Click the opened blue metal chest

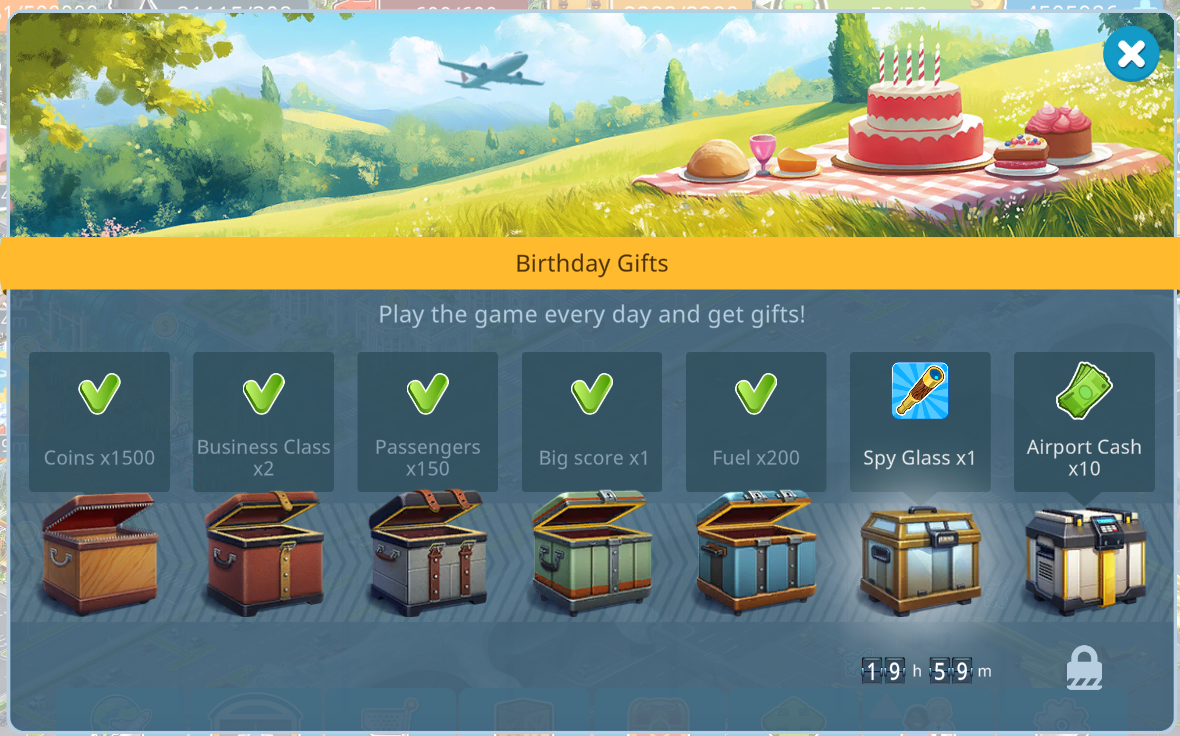pyautogui.click(x=756, y=553)
